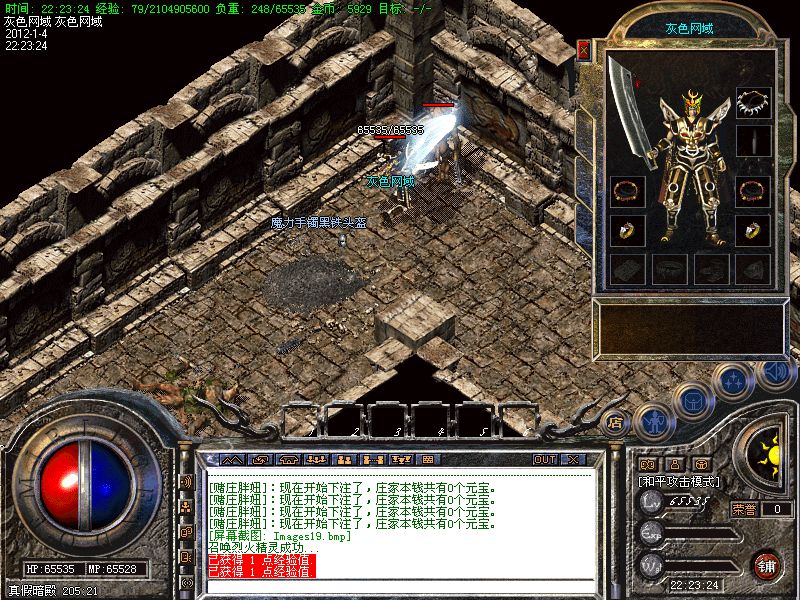Screen dimensions: 800x600
Task: Open the round blue character-figure button
Action: [x=651, y=422]
